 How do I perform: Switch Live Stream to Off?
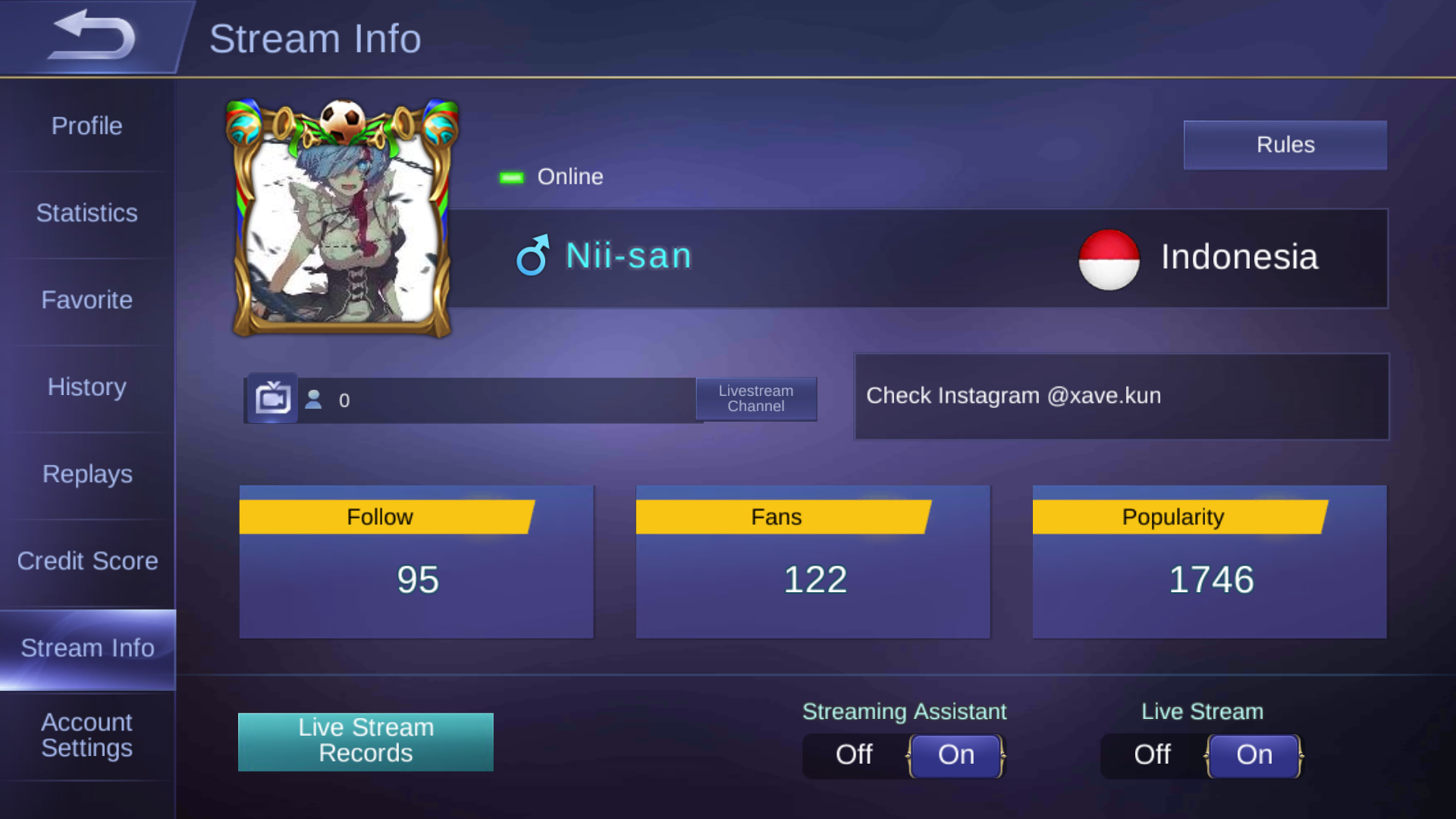[1152, 755]
